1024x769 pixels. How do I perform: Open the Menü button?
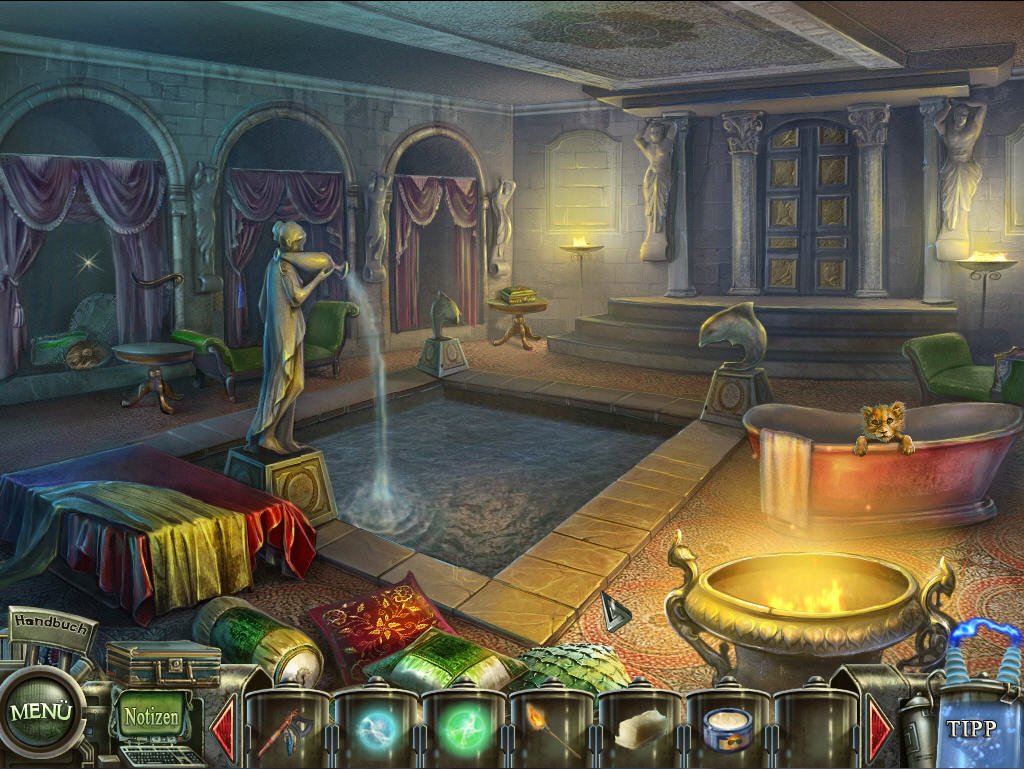point(41,713)
